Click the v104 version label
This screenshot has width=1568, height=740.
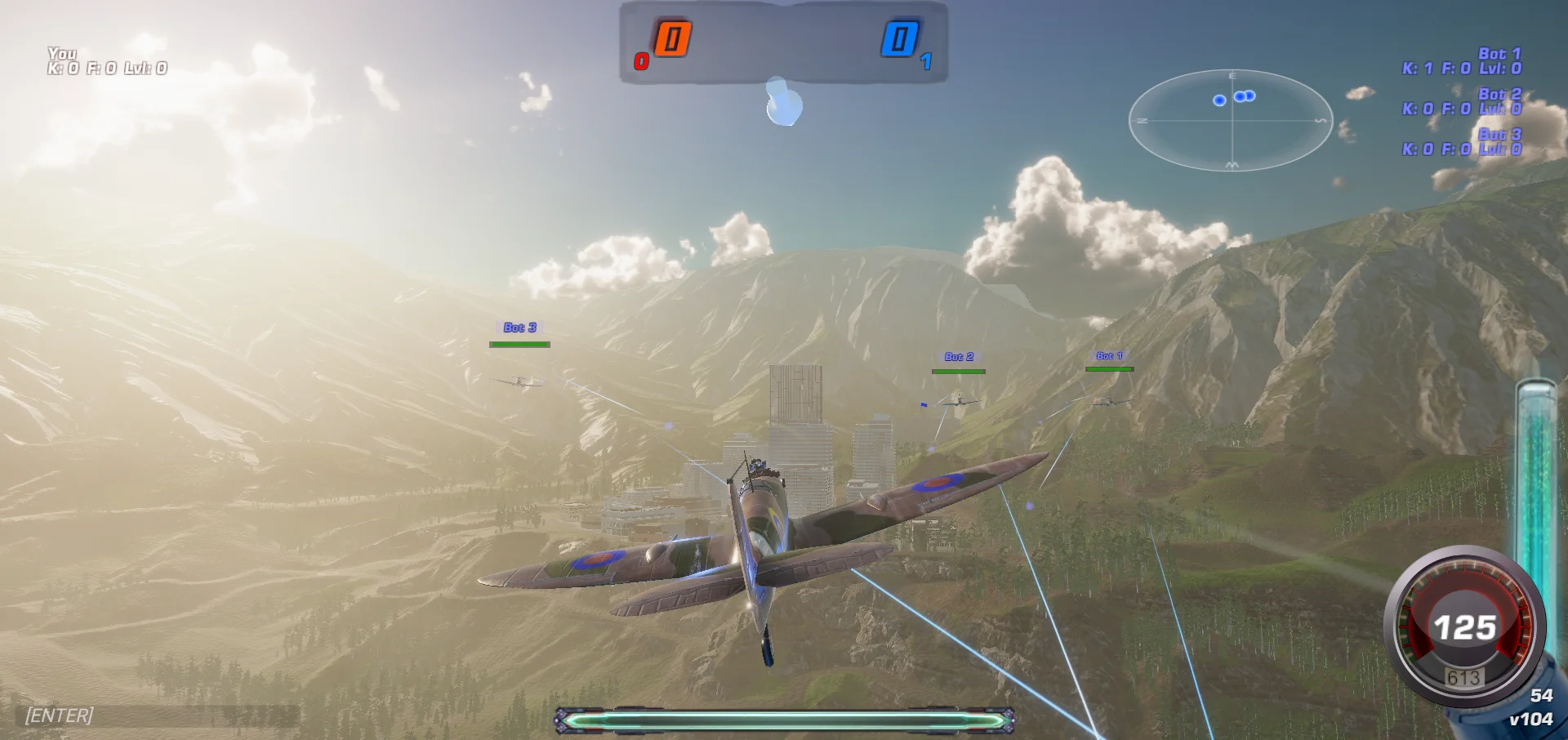coord(1534,719)
